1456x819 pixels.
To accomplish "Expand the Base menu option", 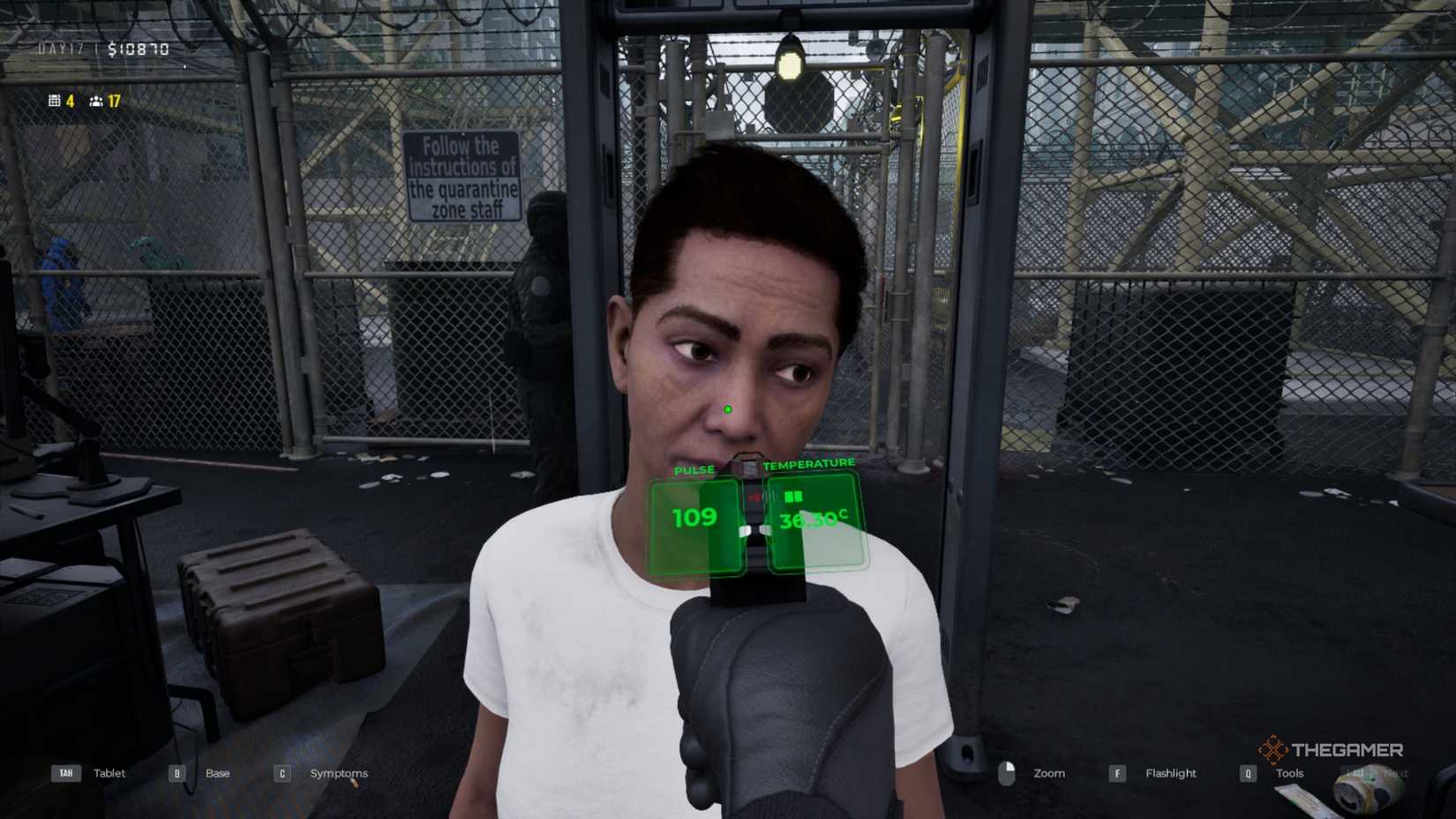I will pos(217,773).
